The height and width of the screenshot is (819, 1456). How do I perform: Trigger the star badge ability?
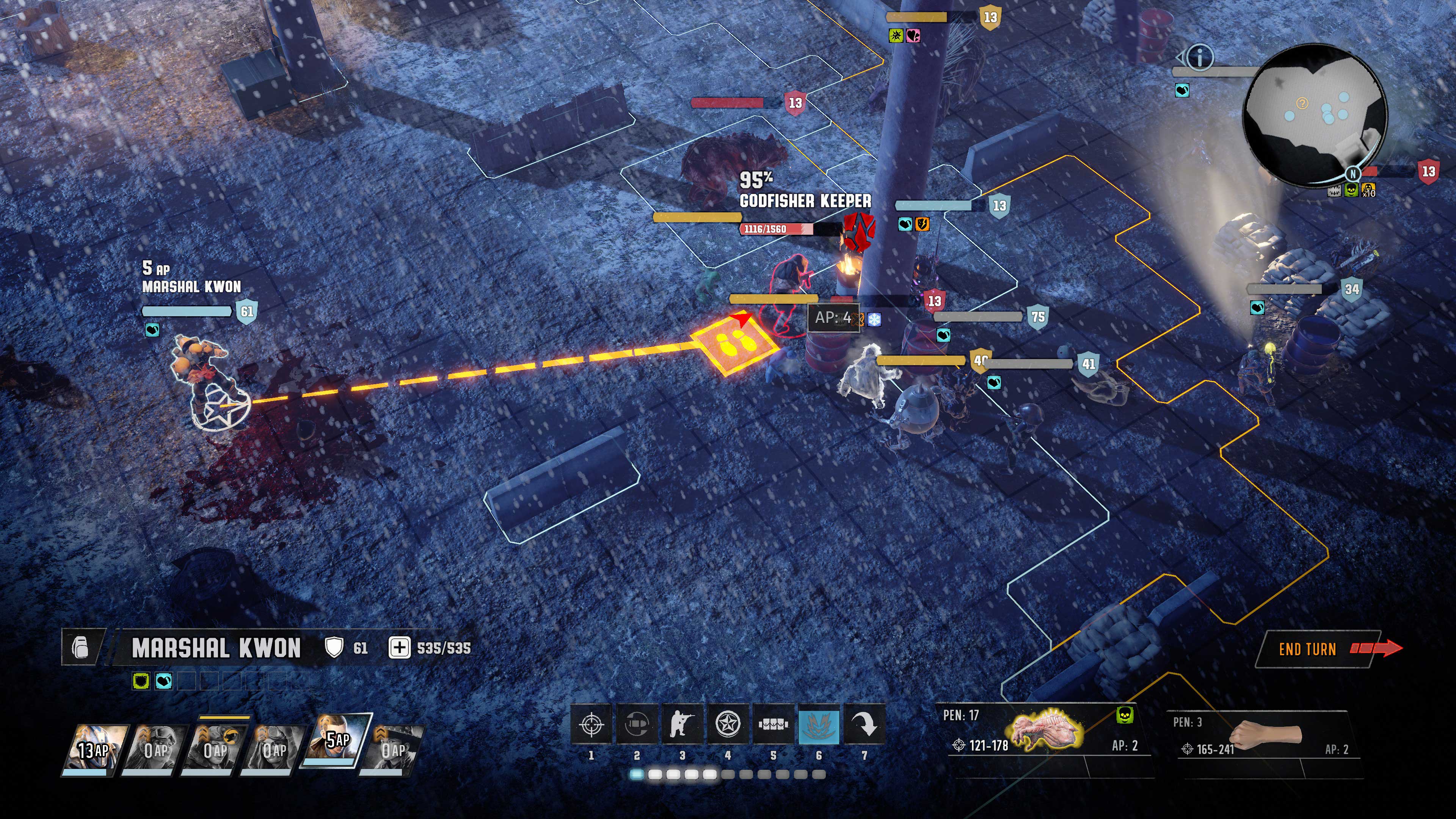click(x=728, y=723)
